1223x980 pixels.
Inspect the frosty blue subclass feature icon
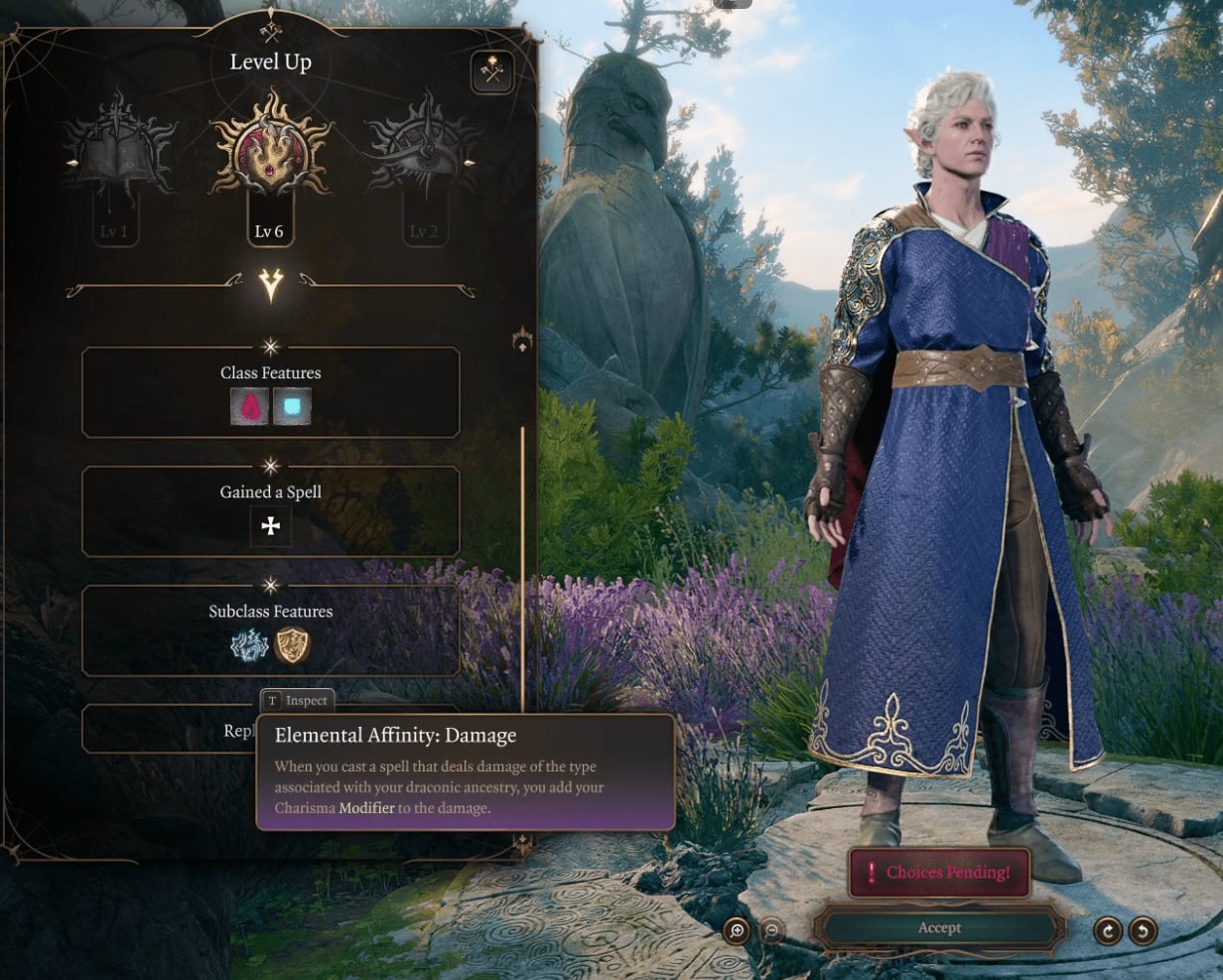click(249, 645)
